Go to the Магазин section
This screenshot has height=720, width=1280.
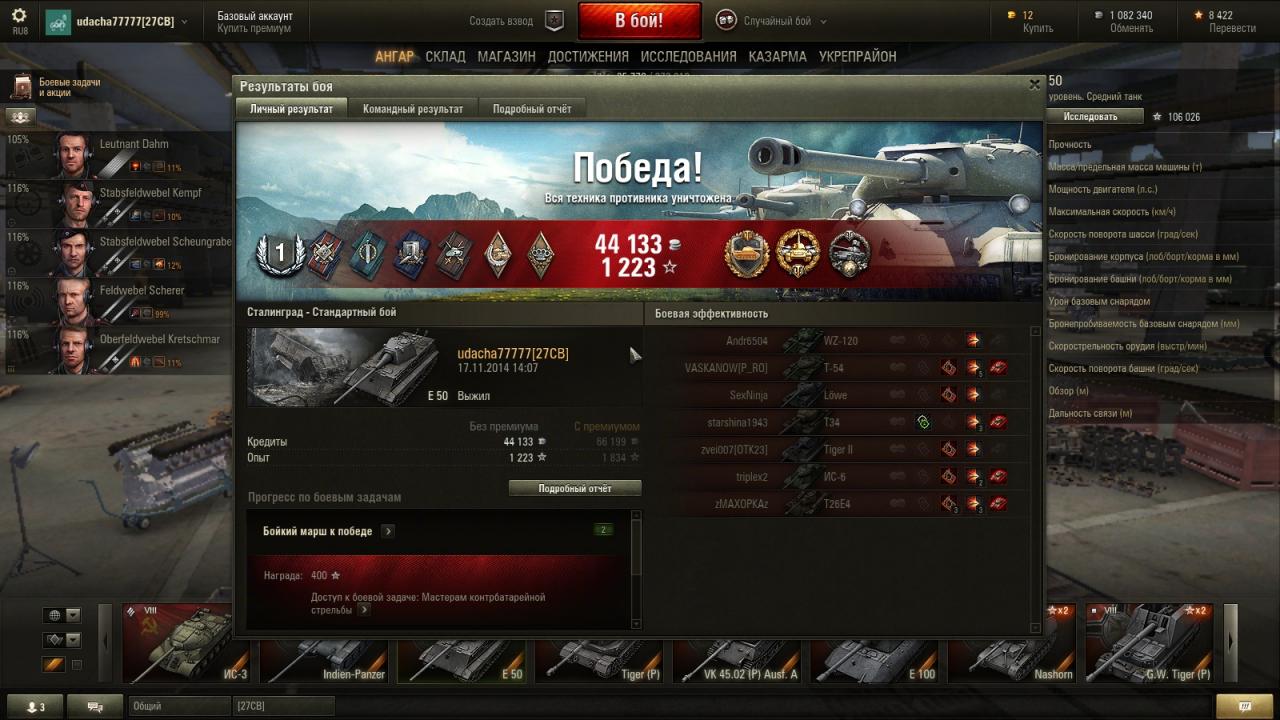(x=506, y=57)
